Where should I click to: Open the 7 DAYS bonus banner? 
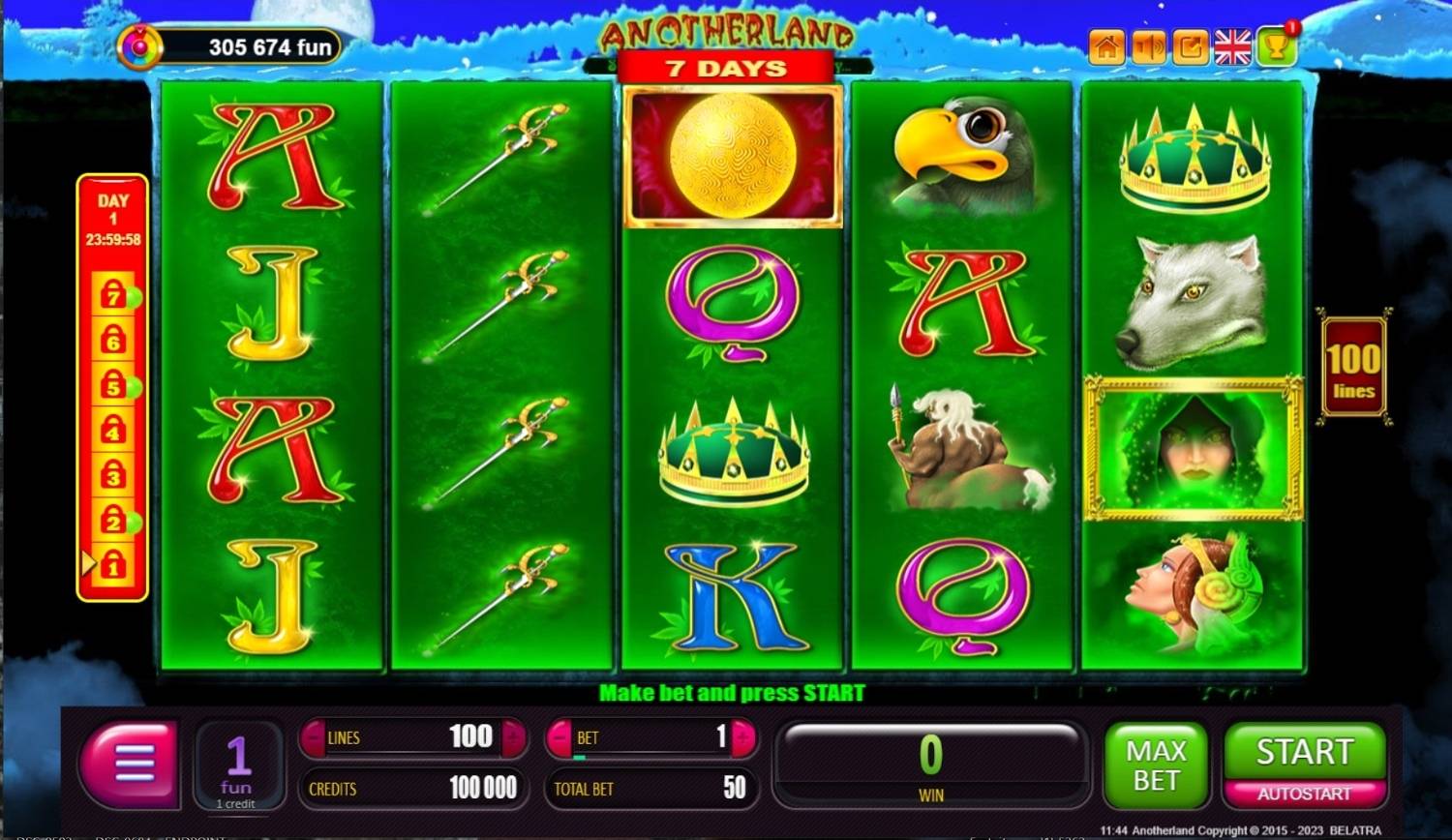pos(726,69)
